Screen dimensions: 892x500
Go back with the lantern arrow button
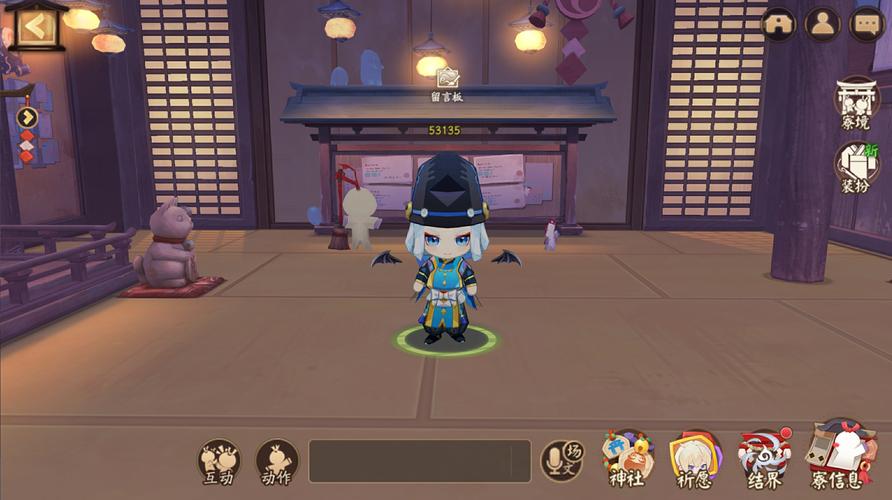[35, 27]
